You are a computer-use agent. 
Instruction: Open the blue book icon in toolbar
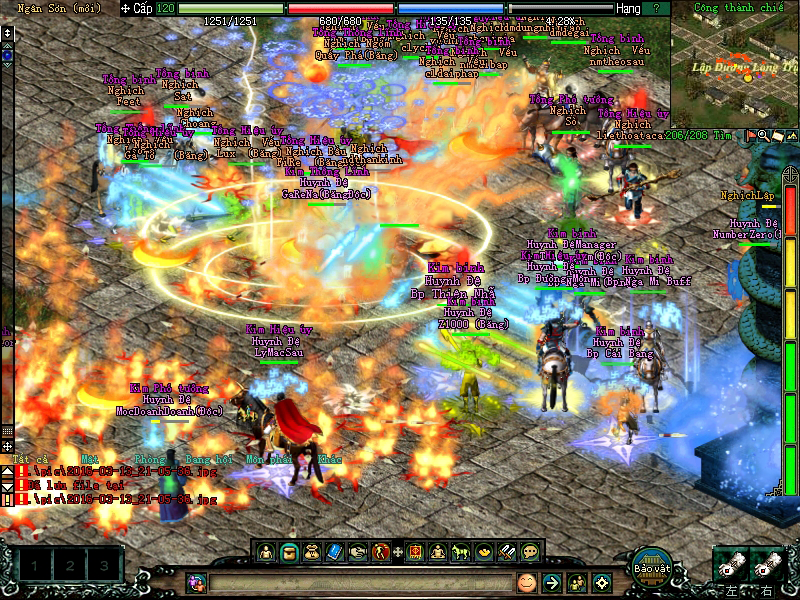[x=334, y=551]
